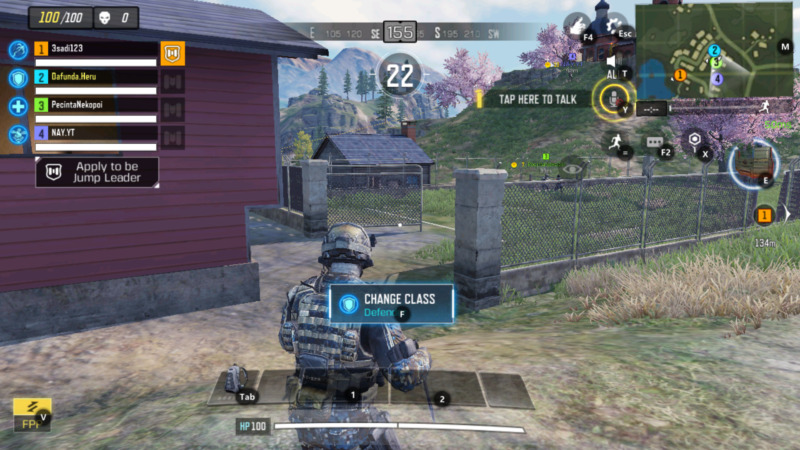Image resolution: width=800 pixels, height=450 pixels.
Task: Select teammate 3sadi123 in squad list
Action: [95, 48]
